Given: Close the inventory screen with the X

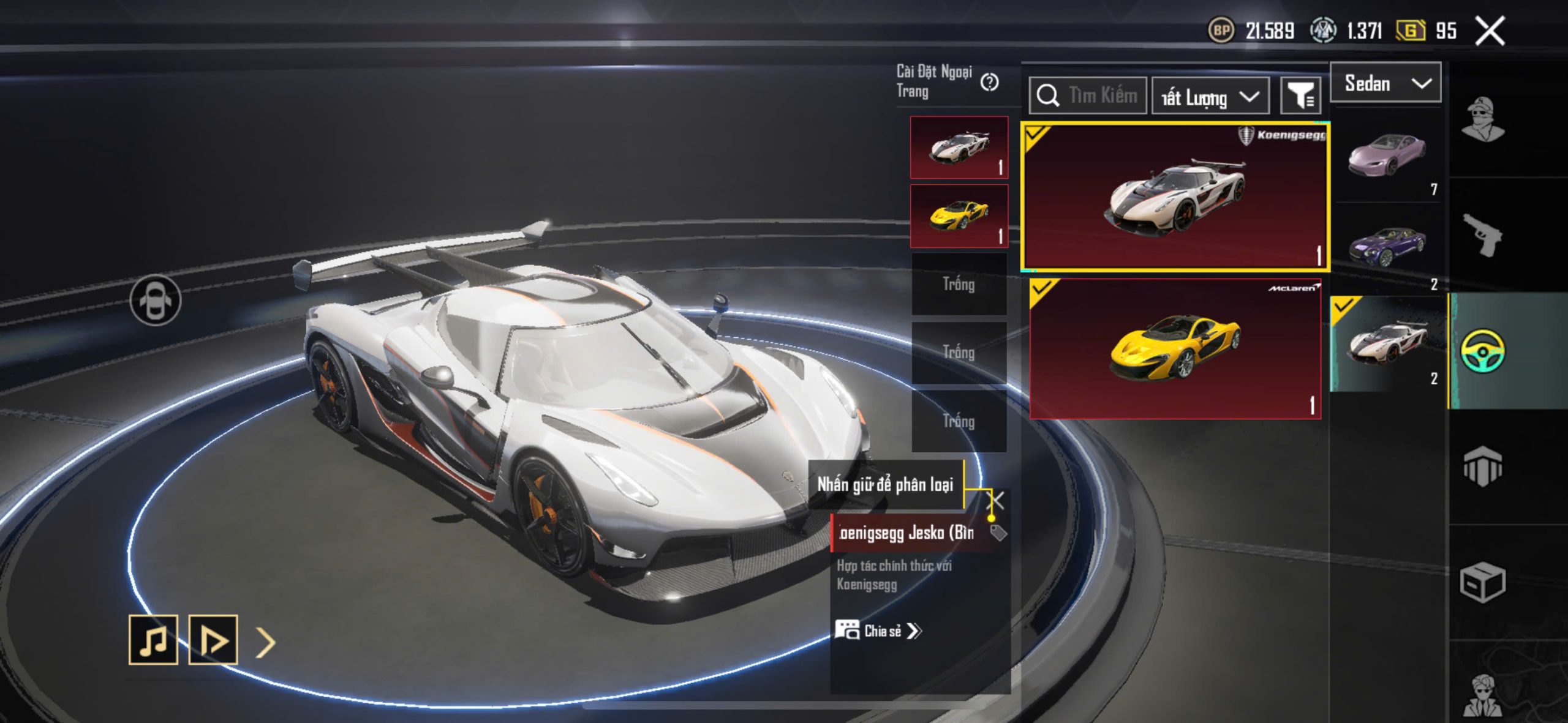Looking at the screenshot, I should tap(1490, 31).
